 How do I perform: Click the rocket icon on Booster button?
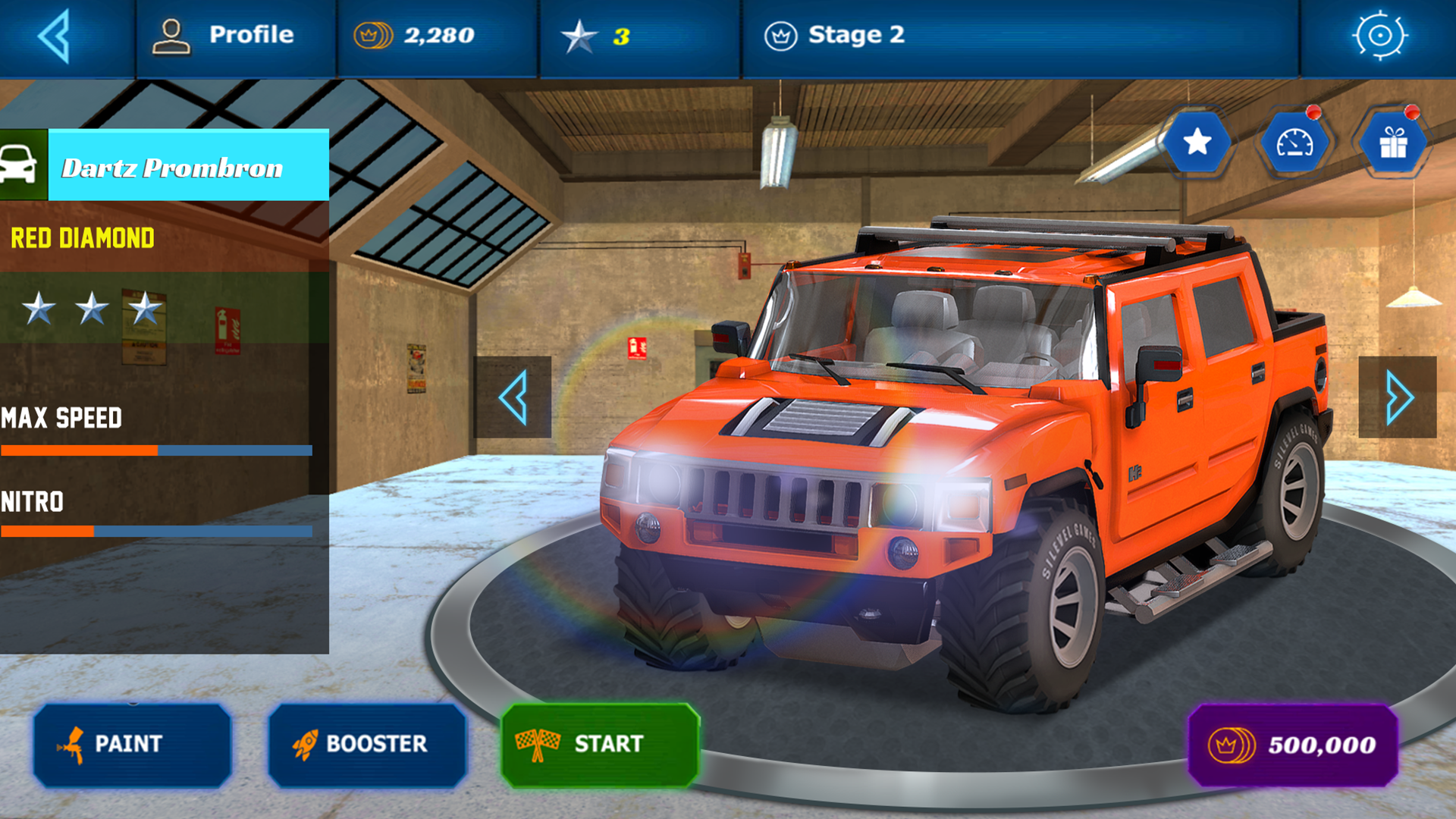pyautogui.click(x=306, y=745)
